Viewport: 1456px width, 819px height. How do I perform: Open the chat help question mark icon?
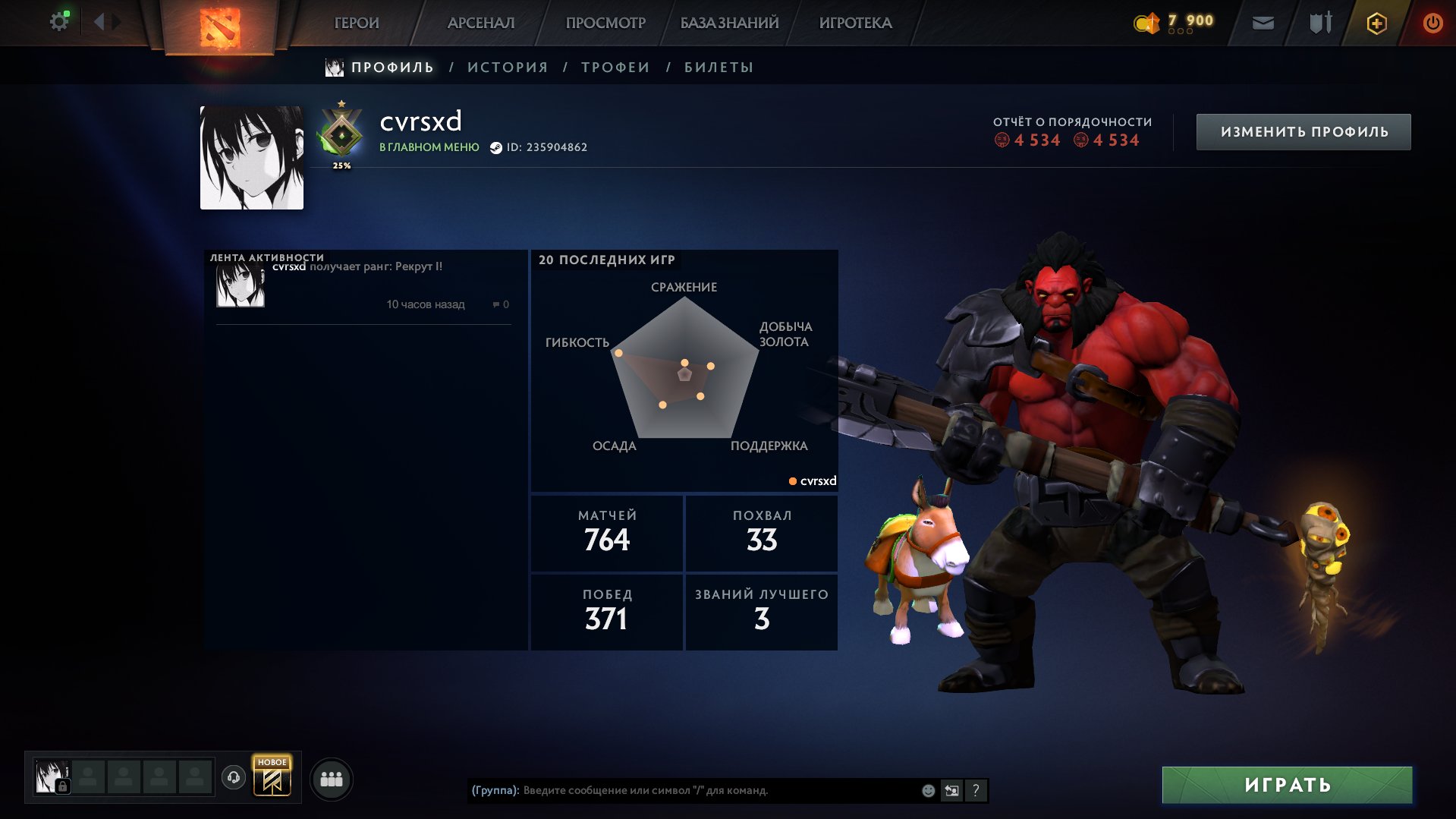[976, 790]
